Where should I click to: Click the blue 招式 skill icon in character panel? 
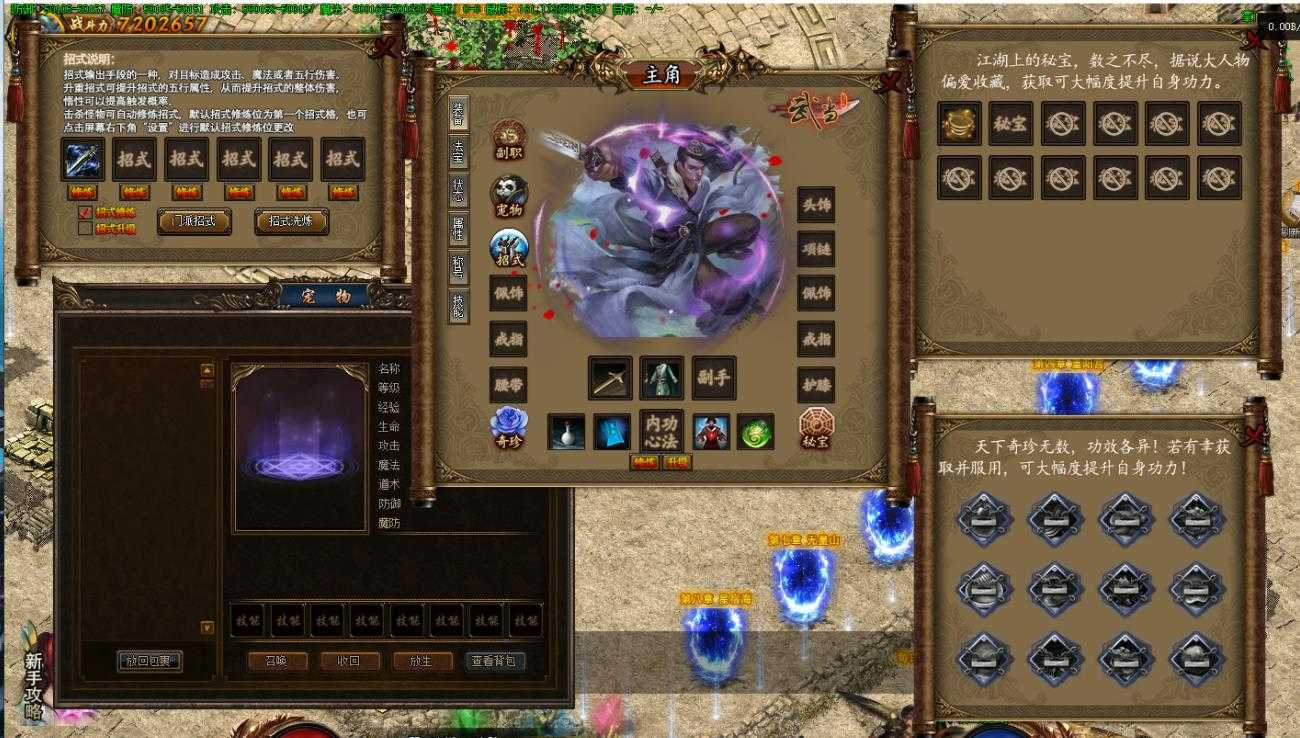click(x=507, y=245)
